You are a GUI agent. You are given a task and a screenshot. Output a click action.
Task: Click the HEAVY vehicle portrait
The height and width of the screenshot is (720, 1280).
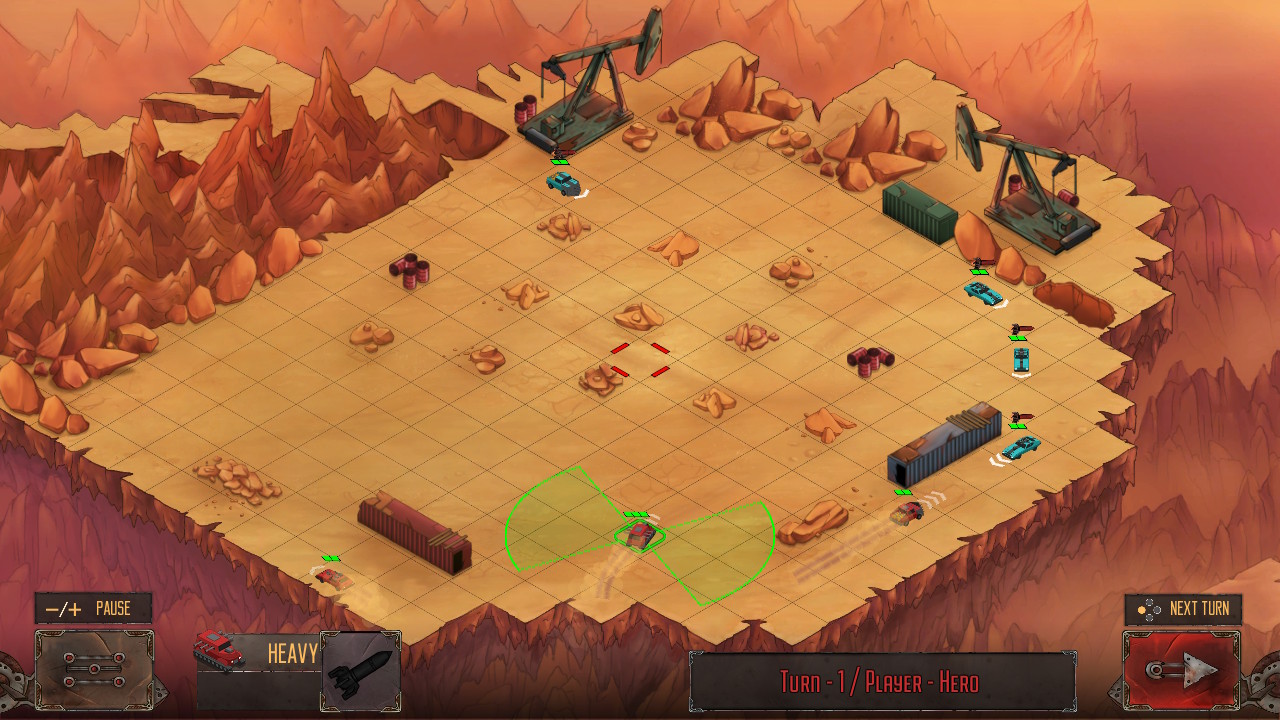click(218, 650)
